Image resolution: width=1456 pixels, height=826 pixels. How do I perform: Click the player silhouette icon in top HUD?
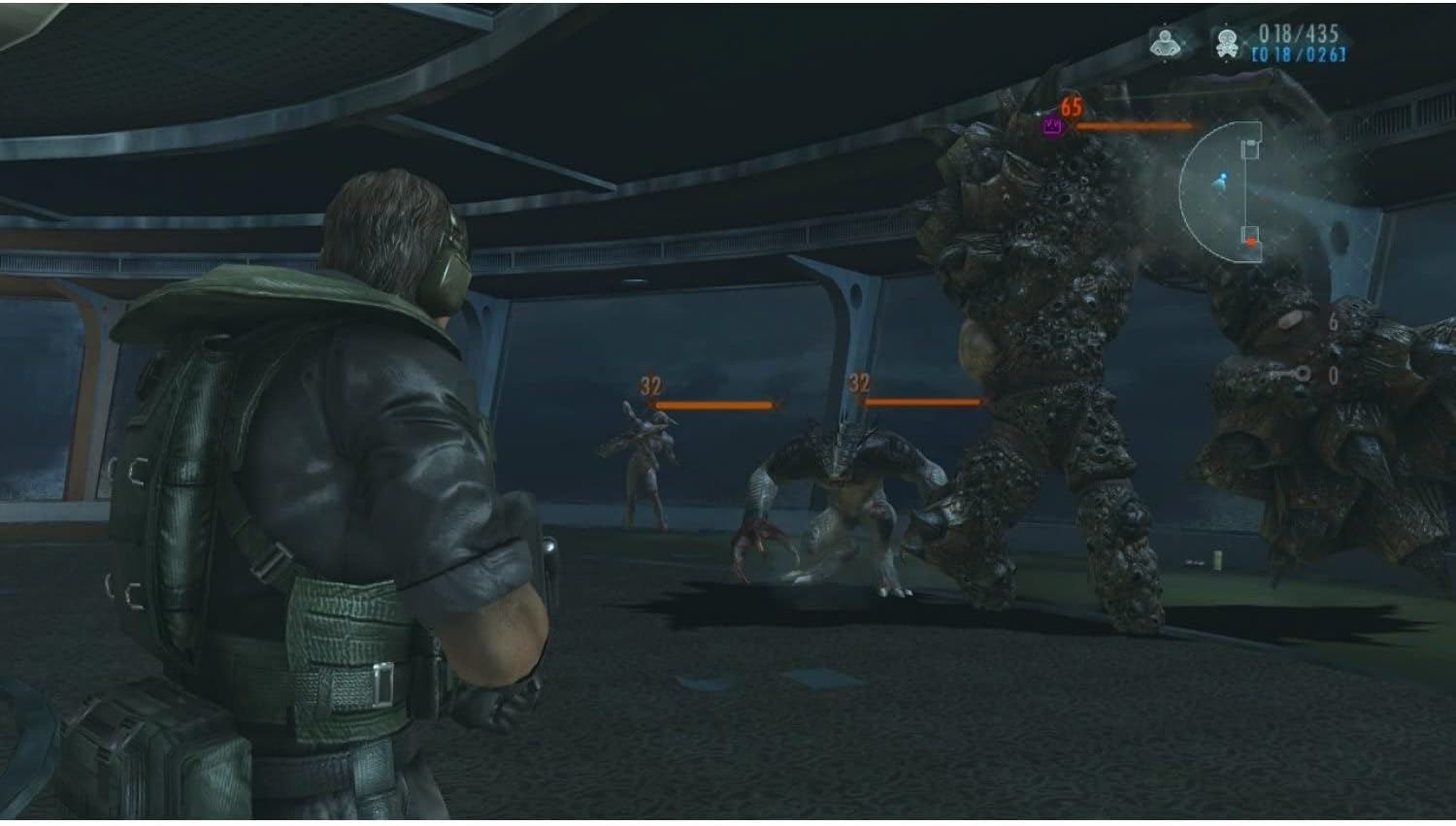(x=1165, y=41)
